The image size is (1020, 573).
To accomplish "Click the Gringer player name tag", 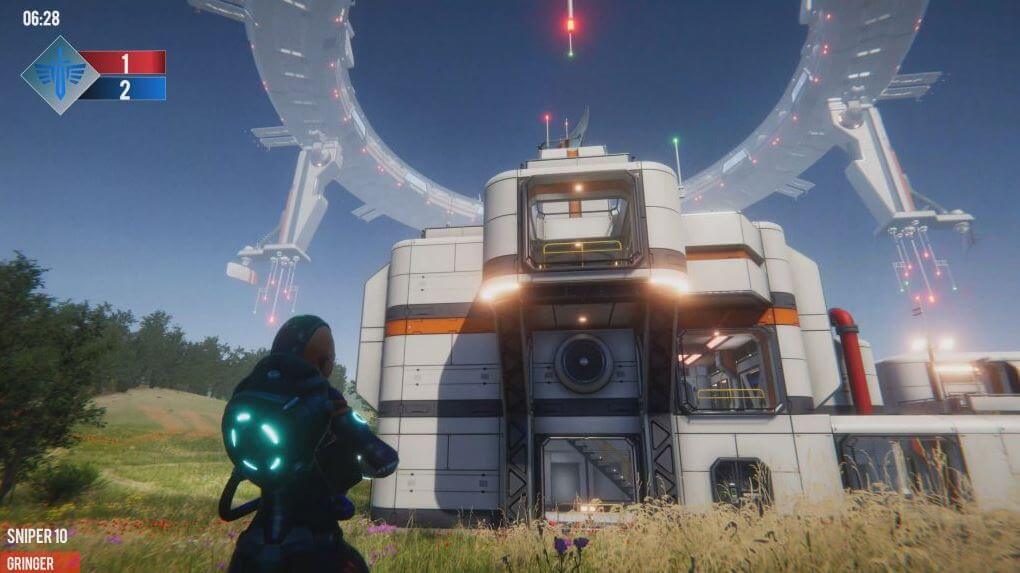I will coord(32,562).
